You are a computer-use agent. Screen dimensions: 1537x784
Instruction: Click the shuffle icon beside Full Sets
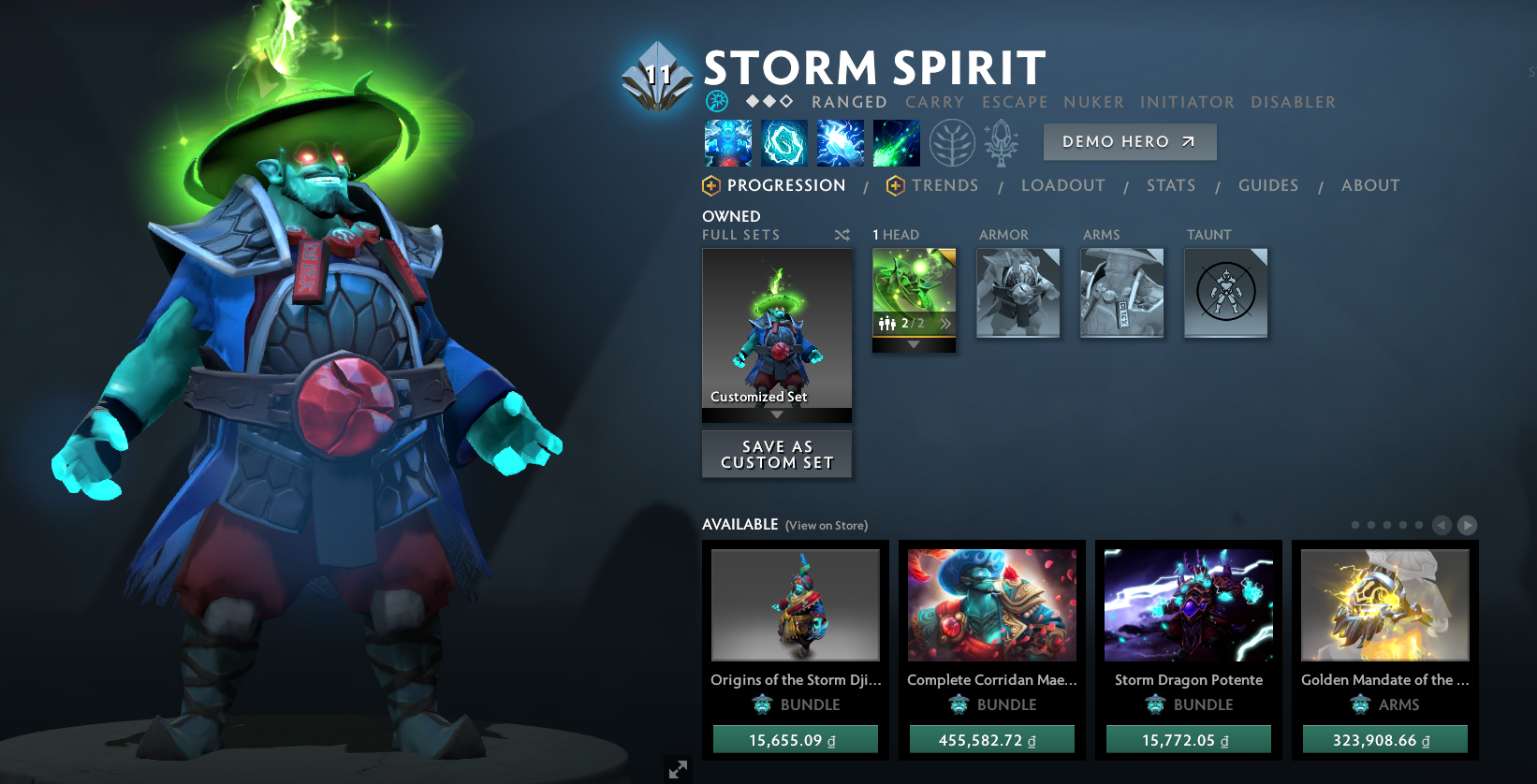coord(842,235)
